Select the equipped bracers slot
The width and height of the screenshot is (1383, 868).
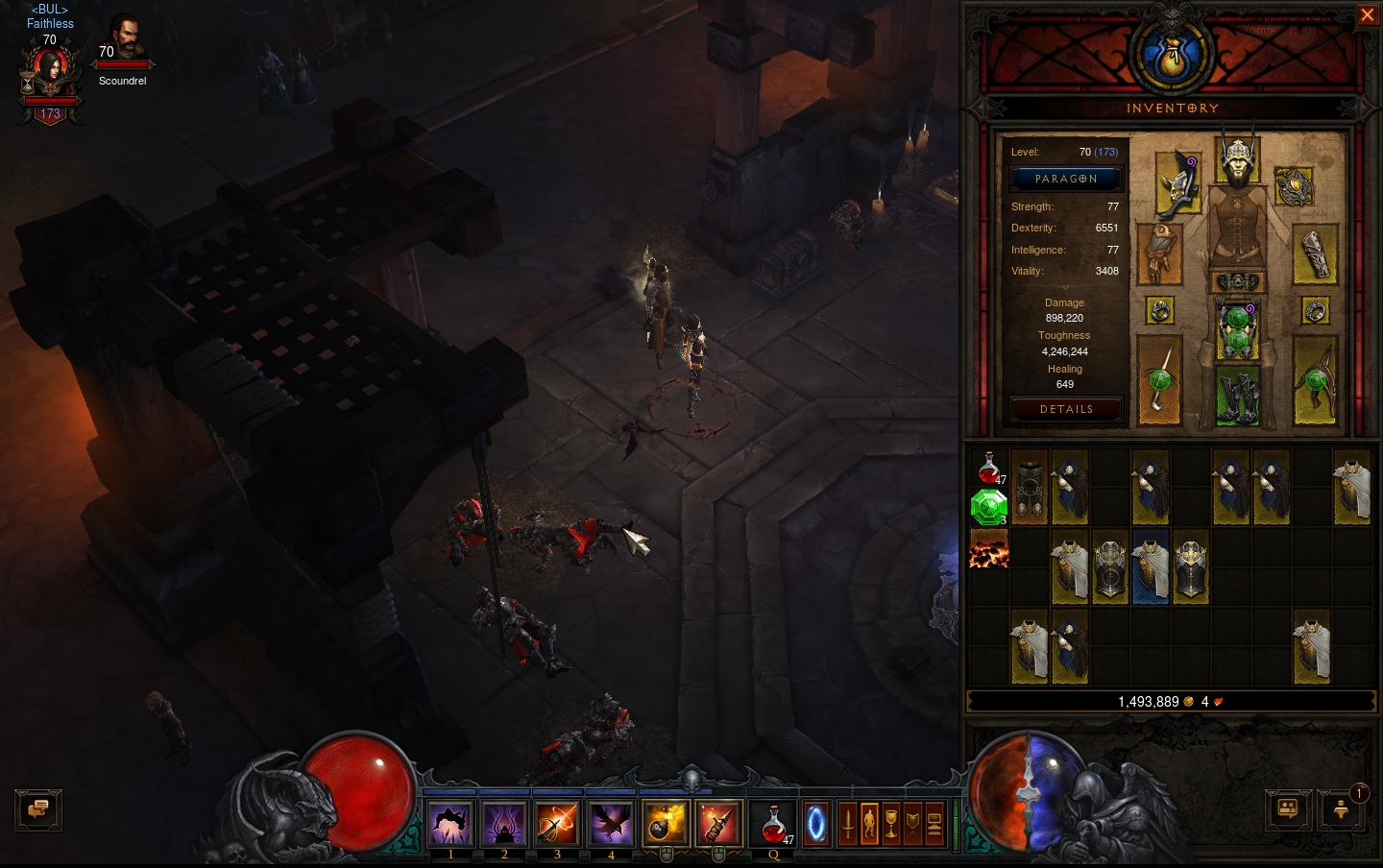(x=1314, y=254)
